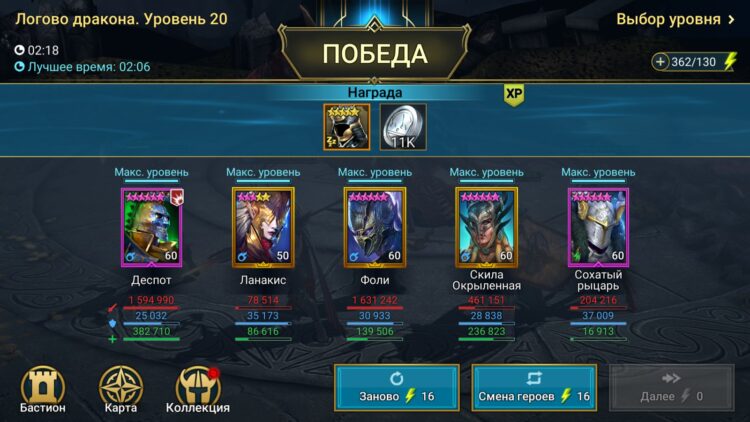Select the Деспот hero portrait

click(x=151, y=227)
